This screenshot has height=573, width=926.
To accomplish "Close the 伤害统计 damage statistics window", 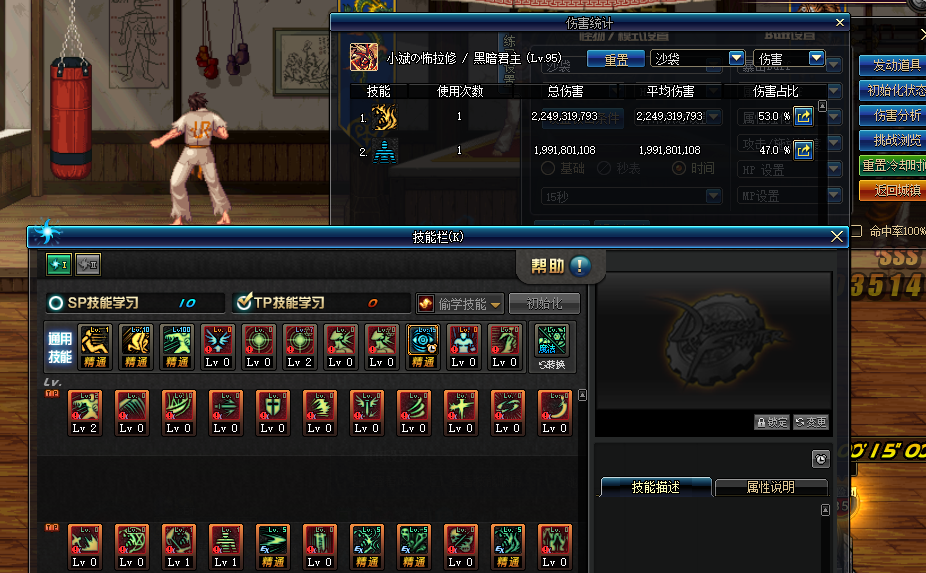I will pyautogui.click(x=840, y=22).
